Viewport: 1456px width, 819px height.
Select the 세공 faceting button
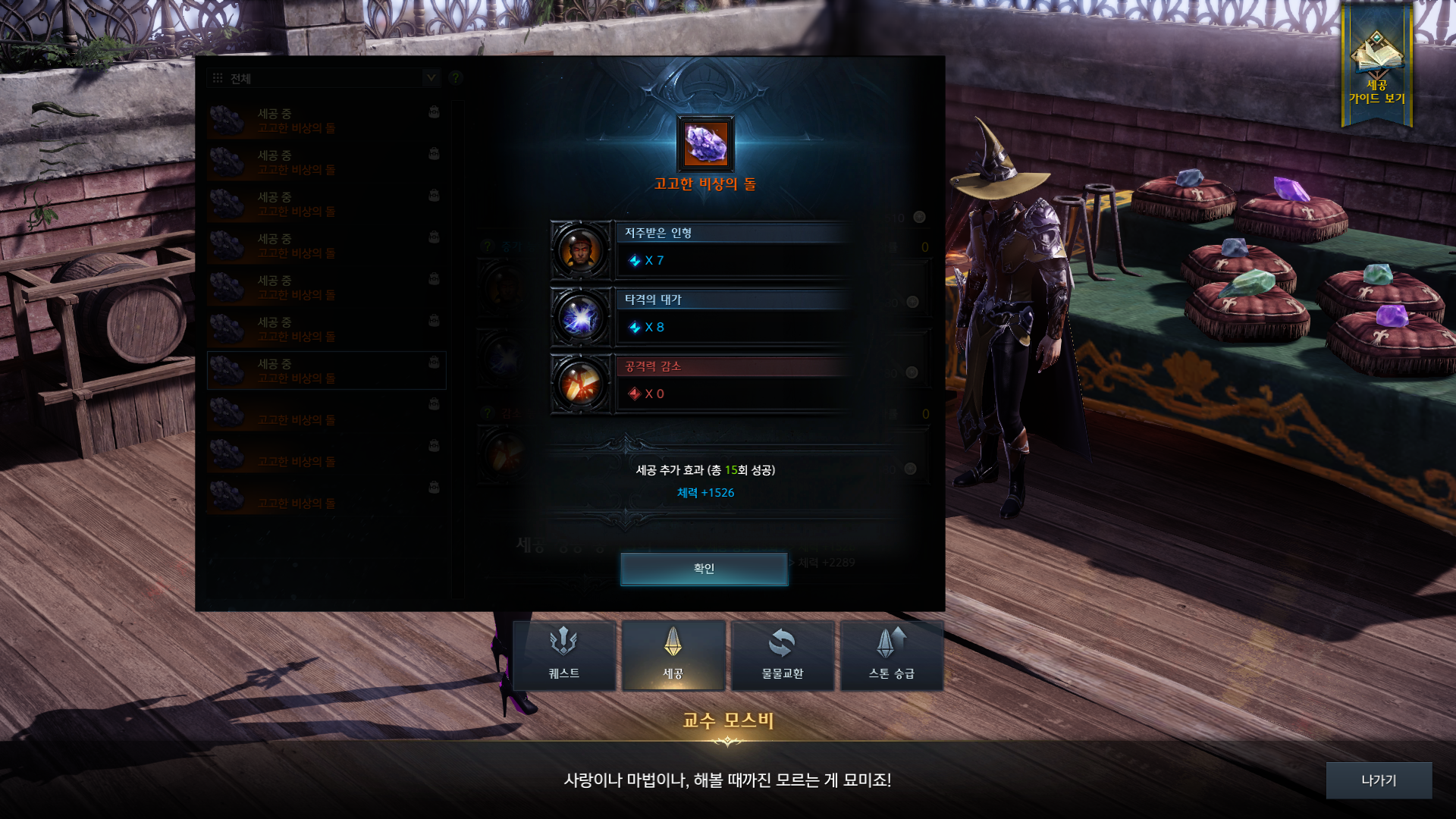point(673,655)
